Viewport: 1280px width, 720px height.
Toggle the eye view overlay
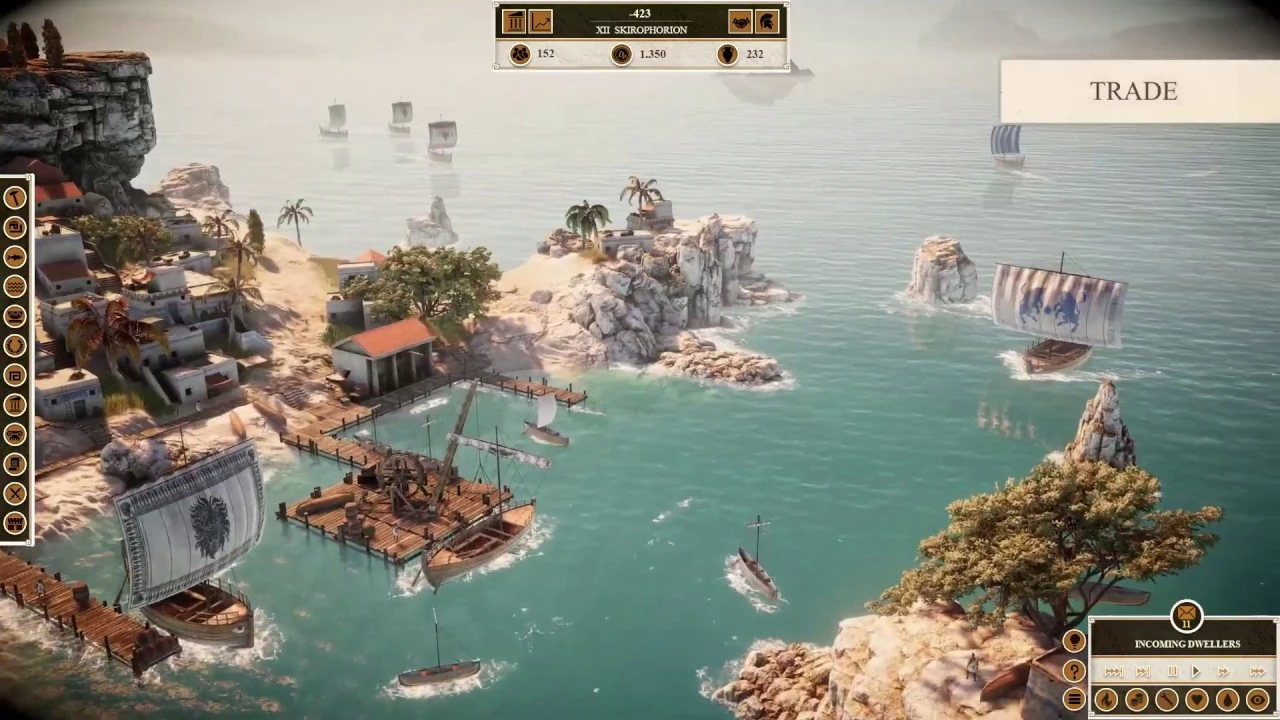click(1257, 700)
